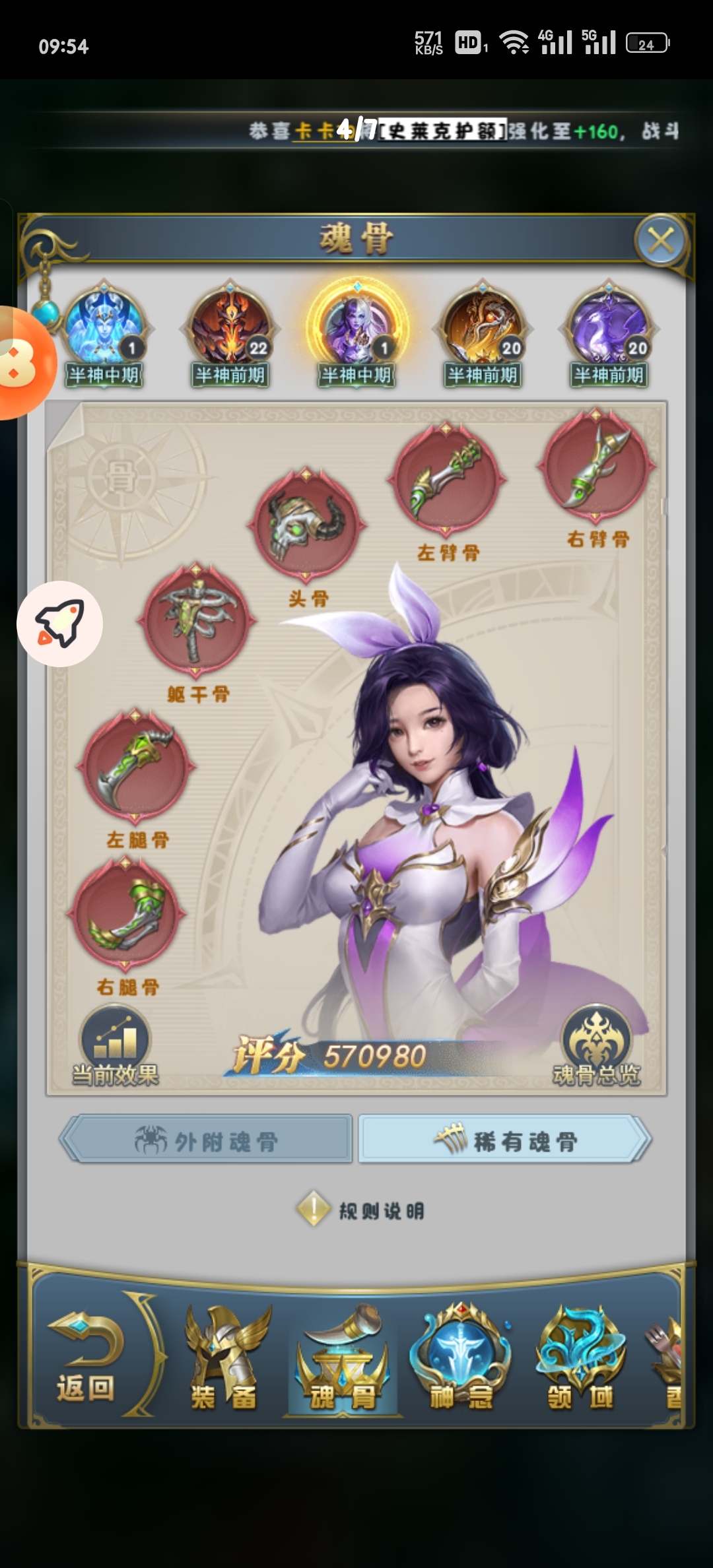Open the 神念 section
713x1568 pixels.
(461, 1359)
